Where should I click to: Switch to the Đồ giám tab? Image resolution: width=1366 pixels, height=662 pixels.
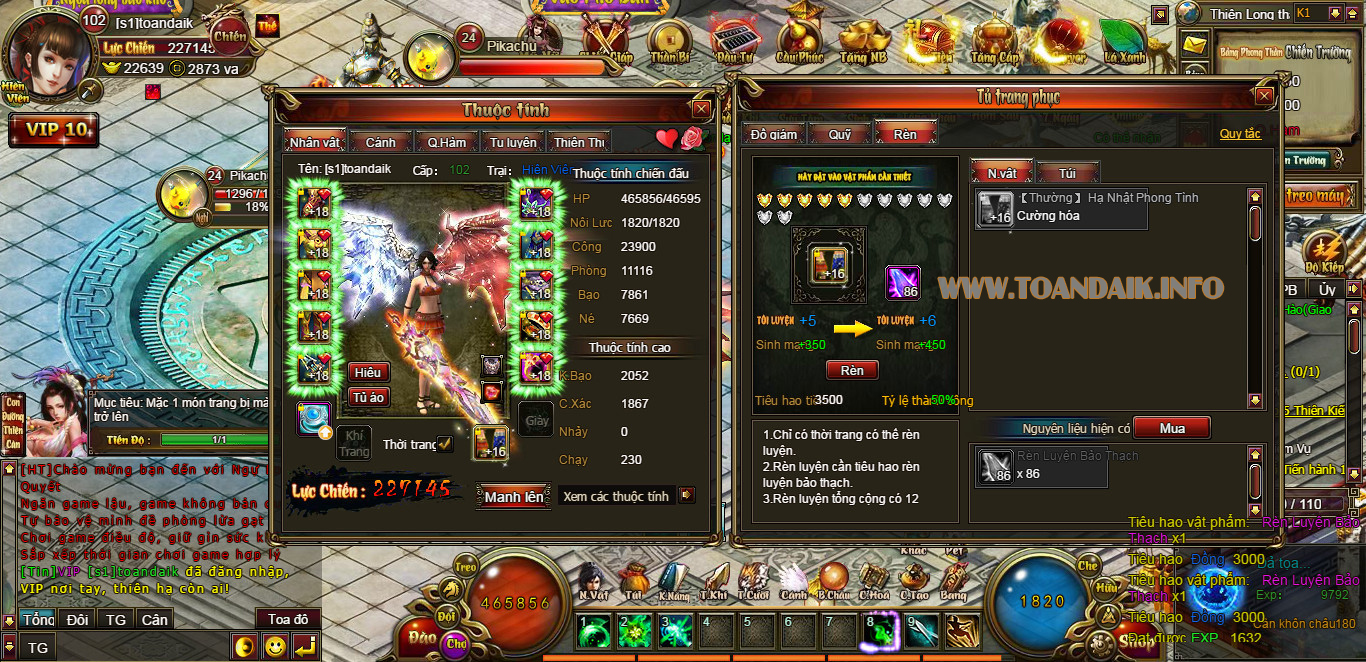coord(773,134)
